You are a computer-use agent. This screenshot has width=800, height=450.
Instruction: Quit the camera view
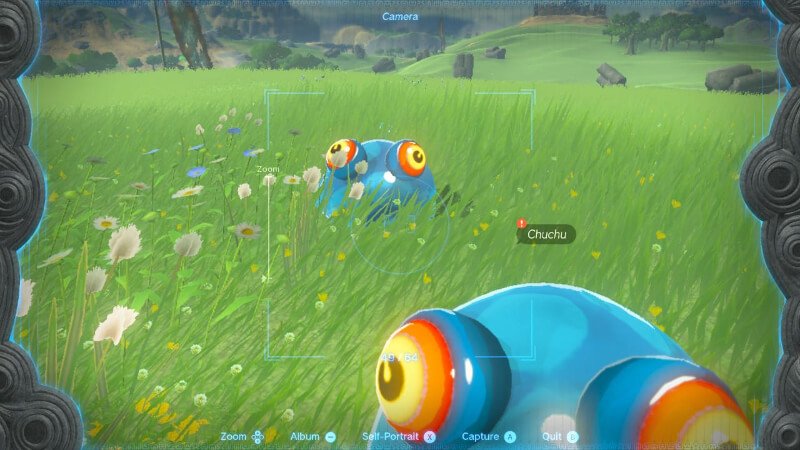(558, 437)
